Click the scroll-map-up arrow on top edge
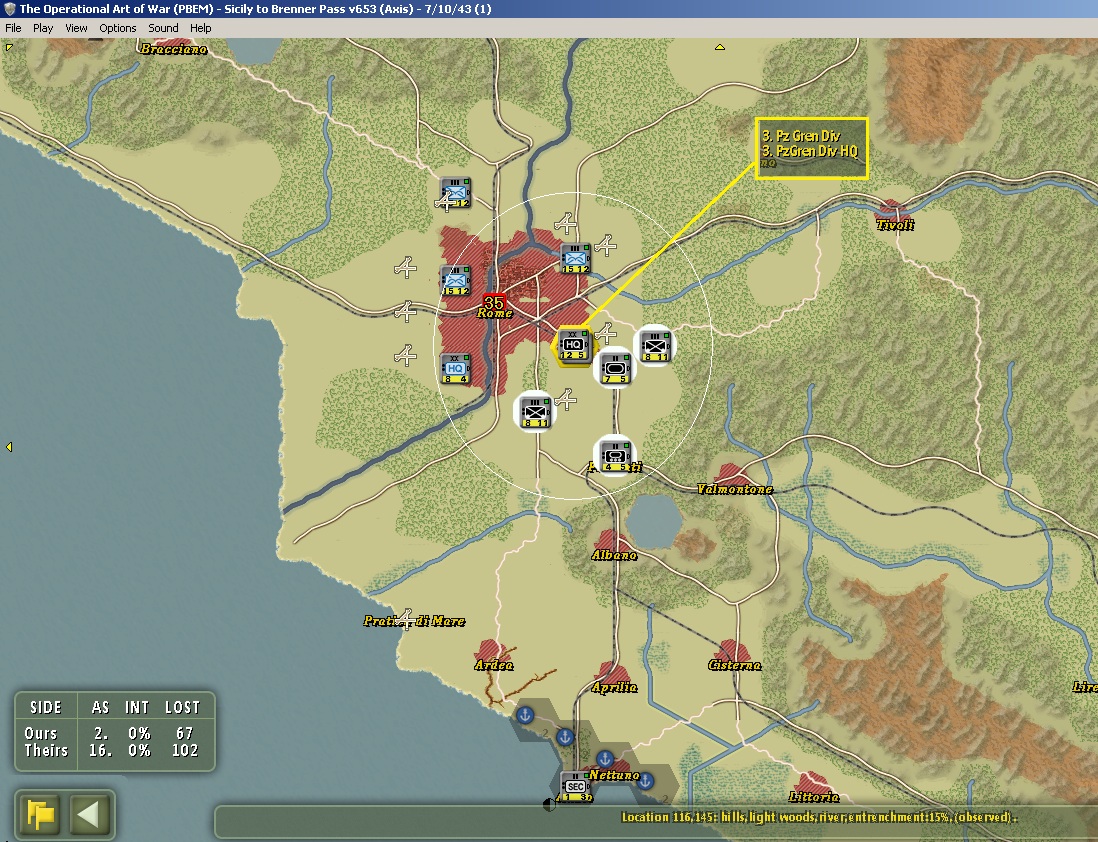Image resolution: width=1098 pixels, height=842 pixels. click(x=719, y=46)
